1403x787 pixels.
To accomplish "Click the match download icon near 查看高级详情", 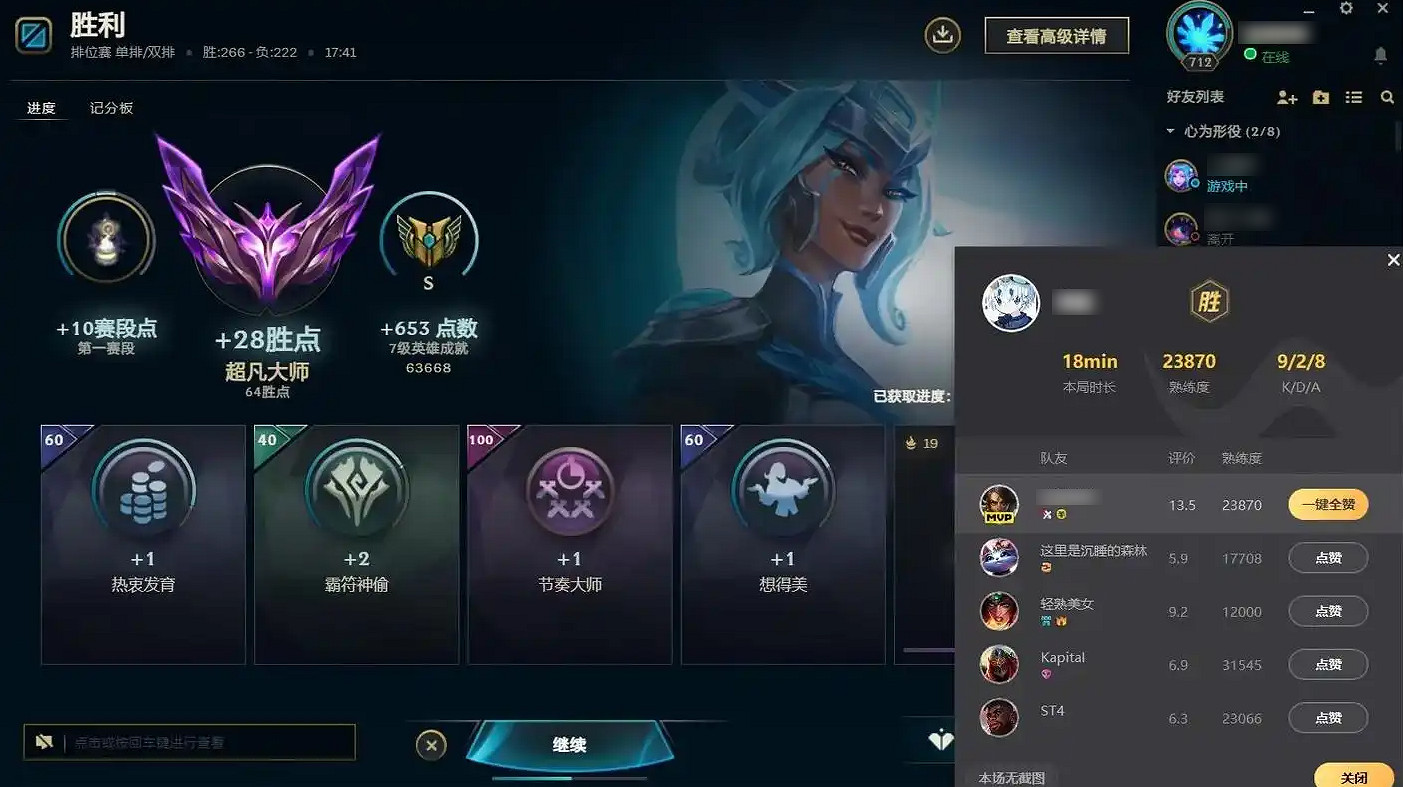I will 941,34.
